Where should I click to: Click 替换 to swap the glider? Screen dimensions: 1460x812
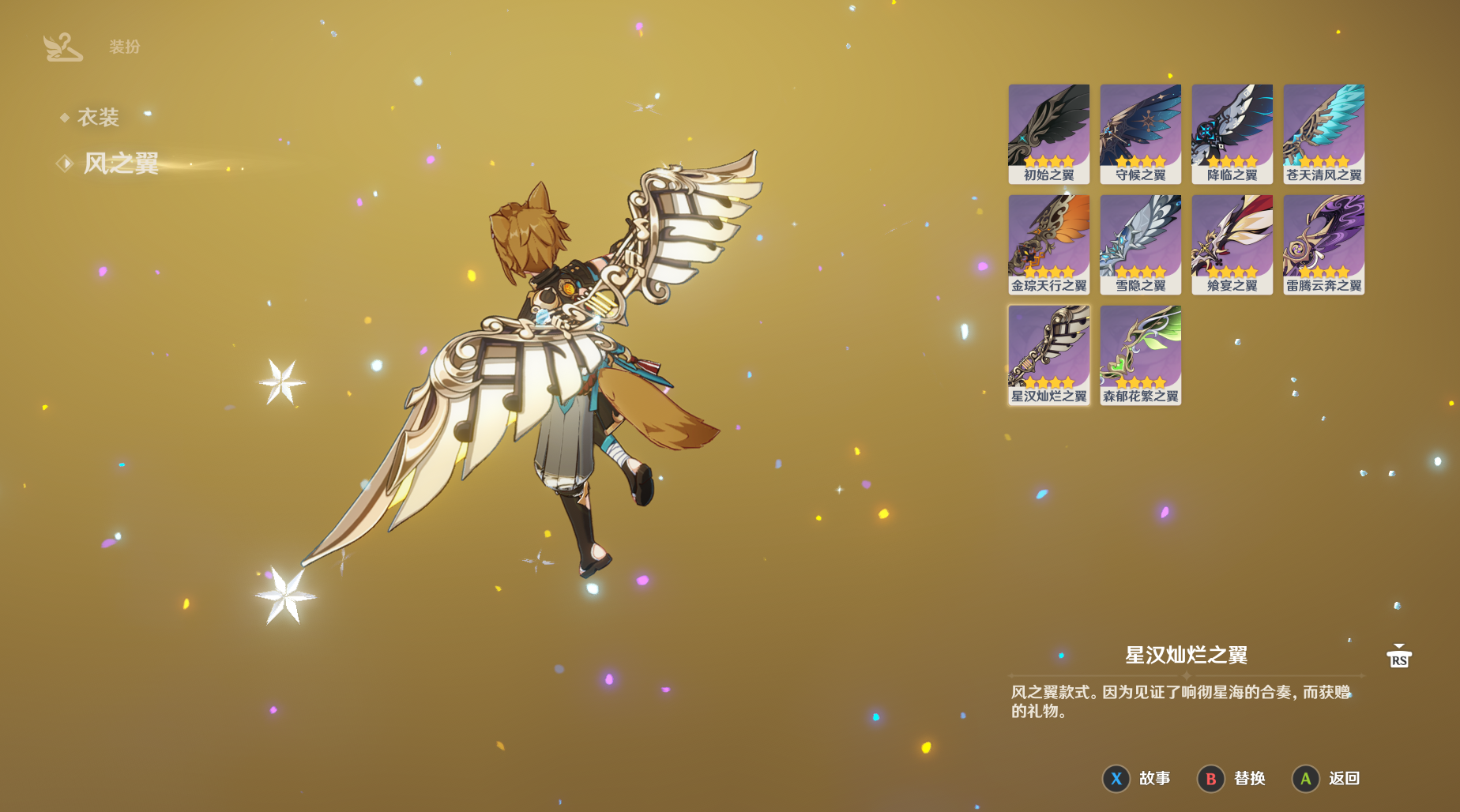pyautogui.click(x=1232, y=779)
